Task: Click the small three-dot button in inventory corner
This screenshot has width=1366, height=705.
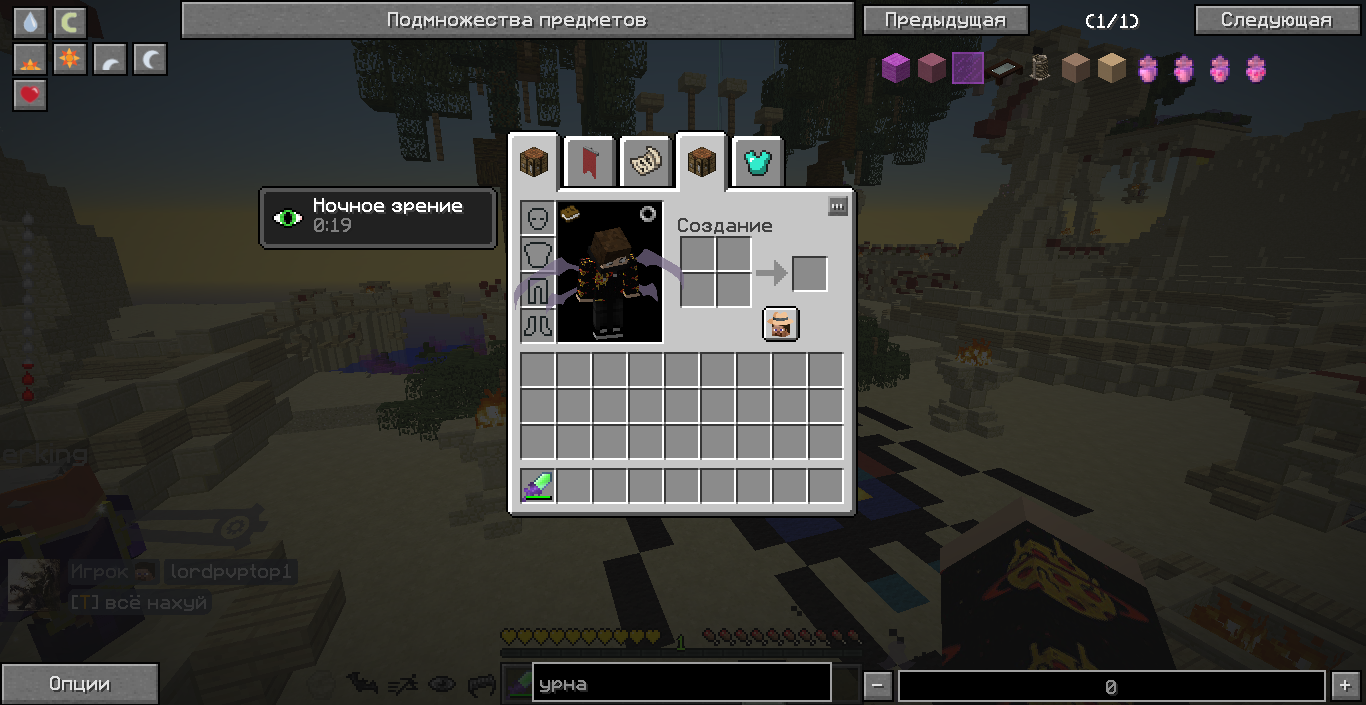Action: 838,206
